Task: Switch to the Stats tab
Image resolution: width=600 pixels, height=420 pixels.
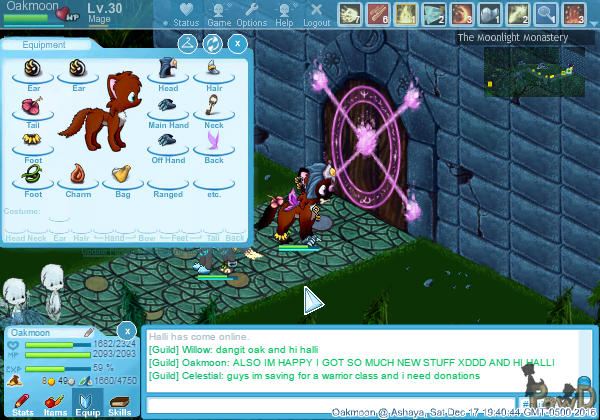Action: (x=22, y=403)
